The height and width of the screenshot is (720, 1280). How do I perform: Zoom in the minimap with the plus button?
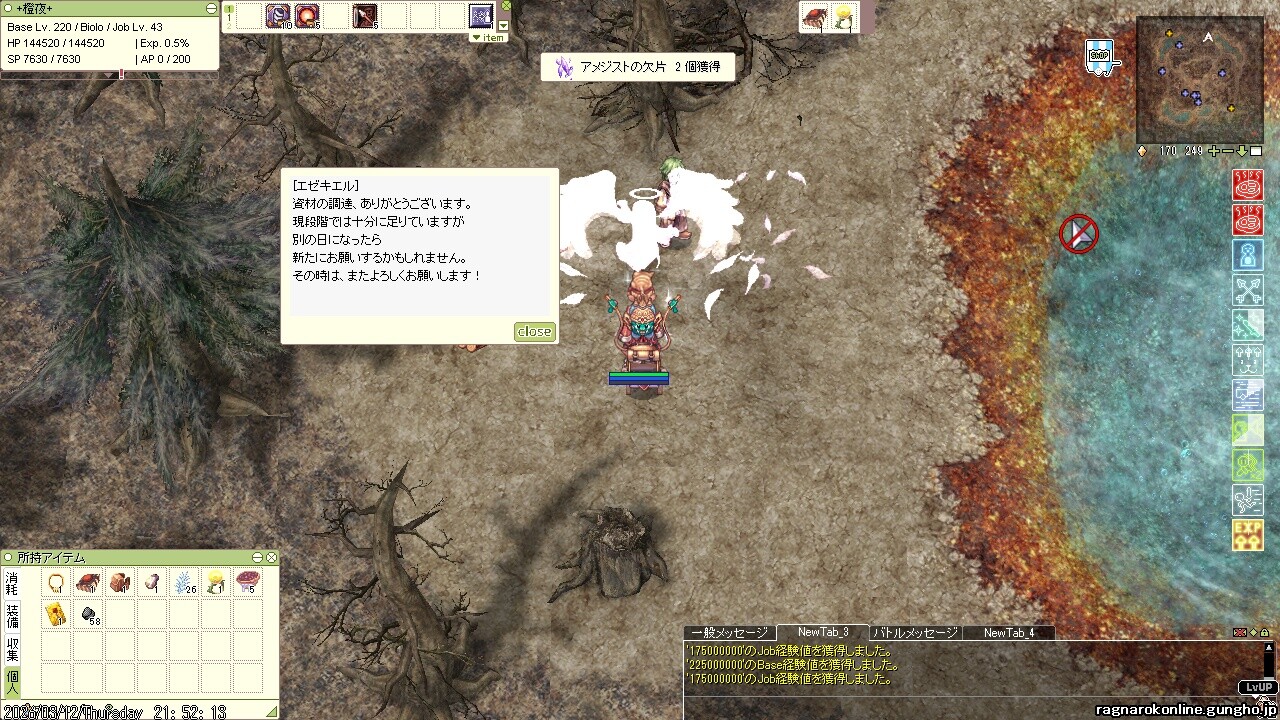(x=1214, y=151)
